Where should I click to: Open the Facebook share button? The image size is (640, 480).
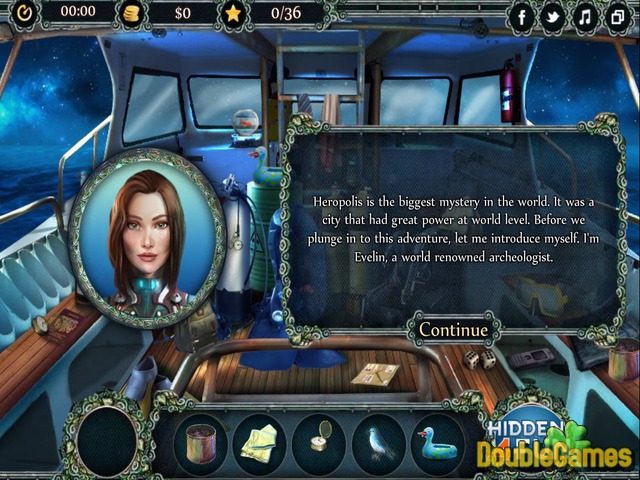click(522, 16)
